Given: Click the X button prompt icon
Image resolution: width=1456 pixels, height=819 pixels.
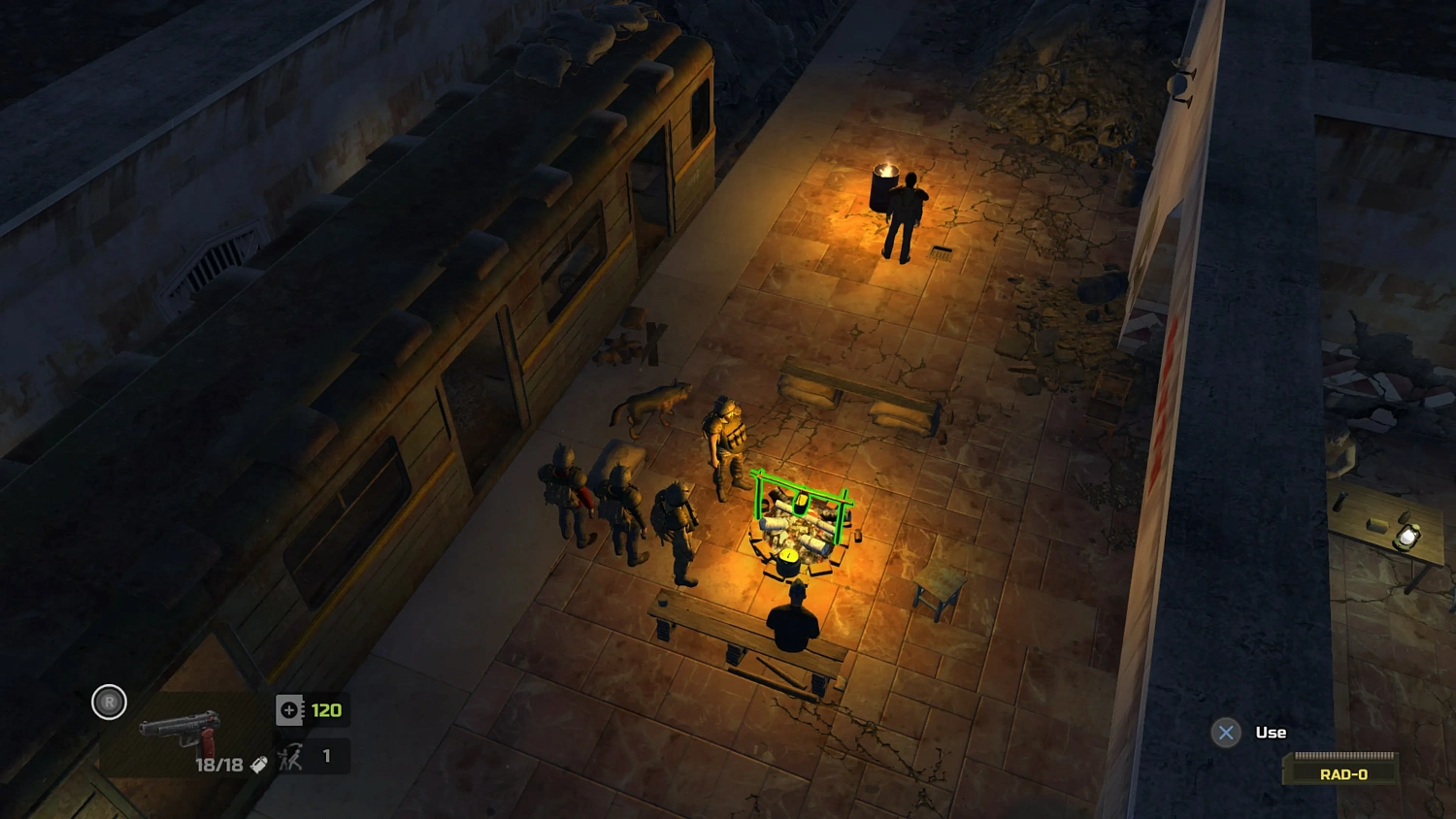Looking at the screenshot, I should [x=1226, y=733].
